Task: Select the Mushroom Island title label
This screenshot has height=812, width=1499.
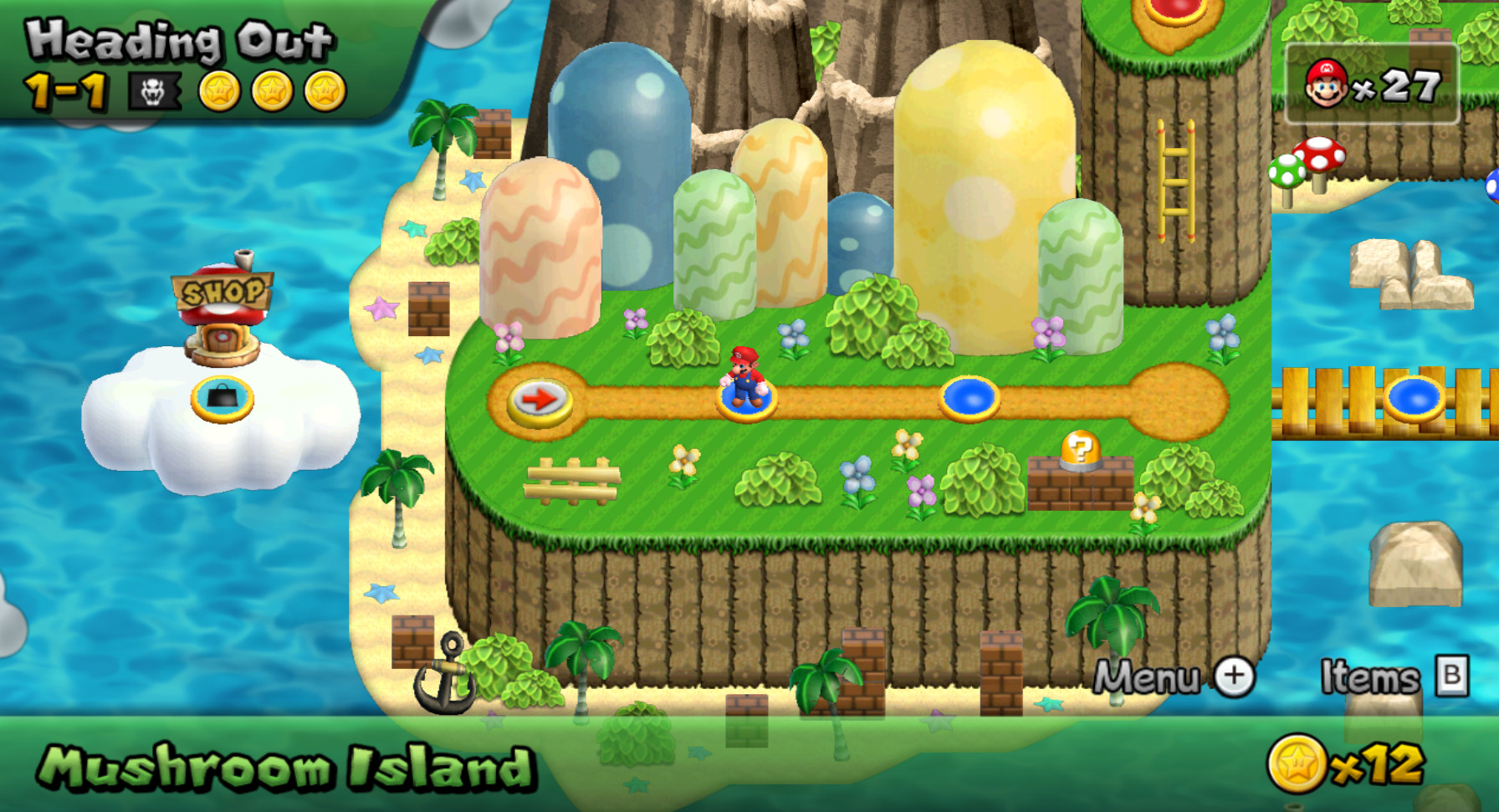Action: 289,765
